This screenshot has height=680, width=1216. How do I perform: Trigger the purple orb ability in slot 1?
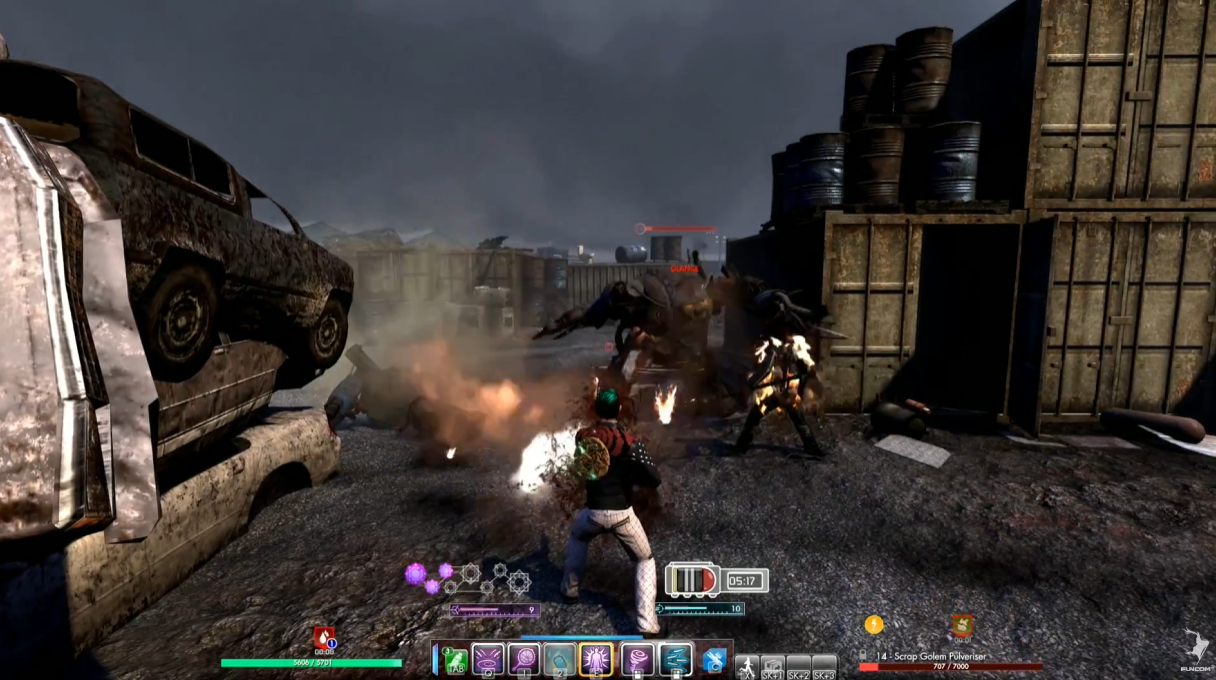click(x=524, y=659)
